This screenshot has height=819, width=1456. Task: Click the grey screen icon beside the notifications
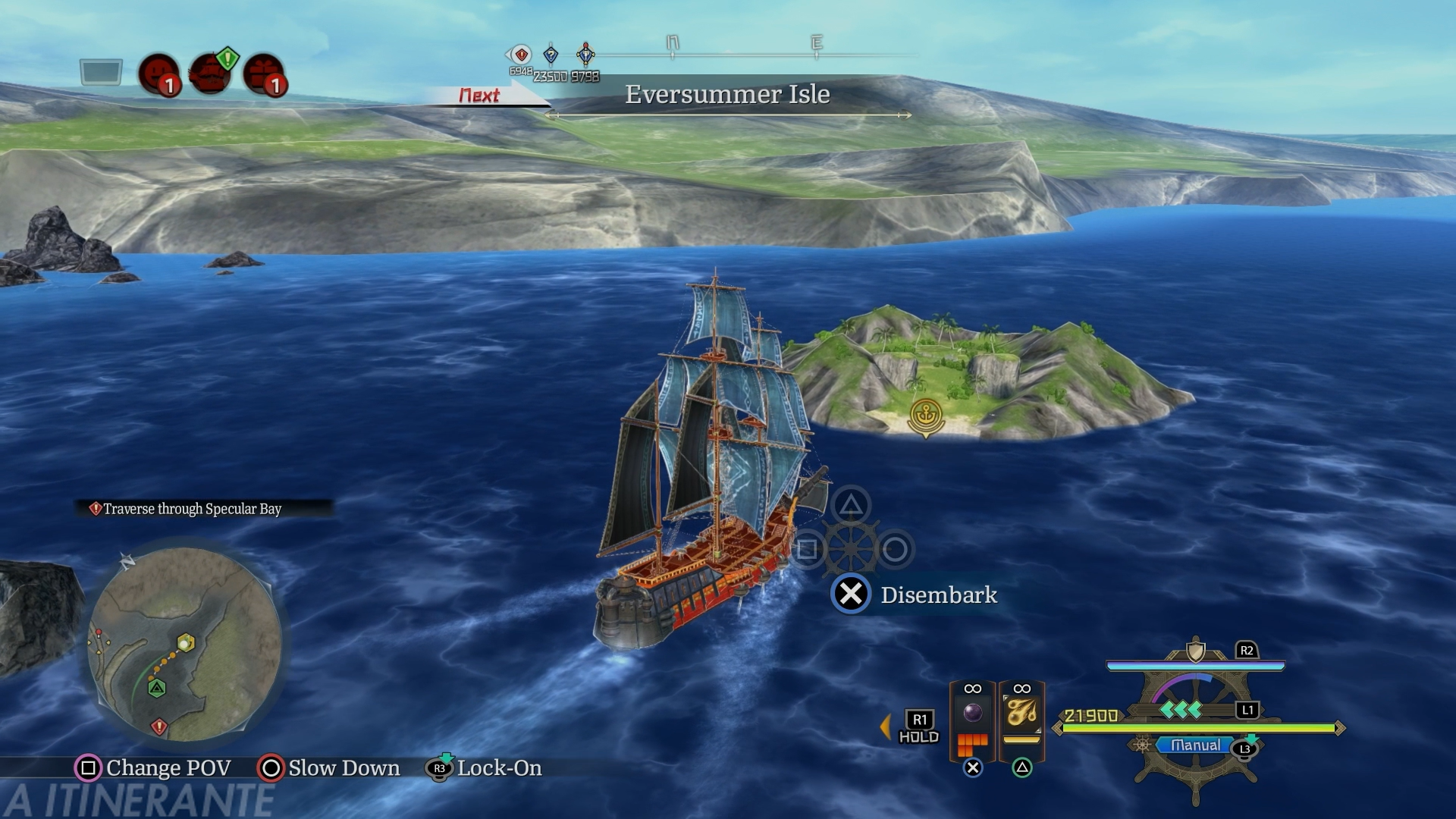101,73
